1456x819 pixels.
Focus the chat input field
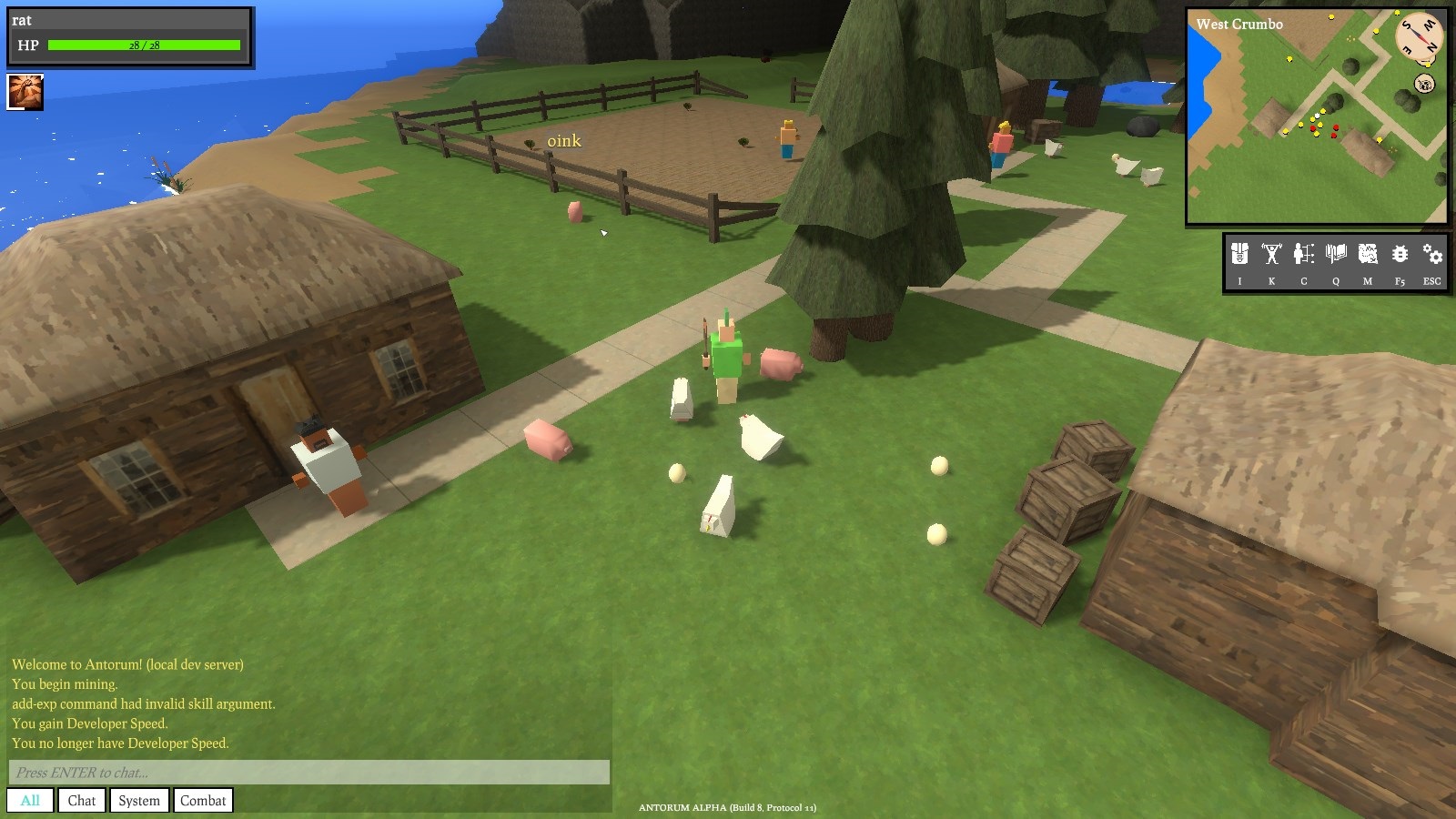click(x=309, y=773)
